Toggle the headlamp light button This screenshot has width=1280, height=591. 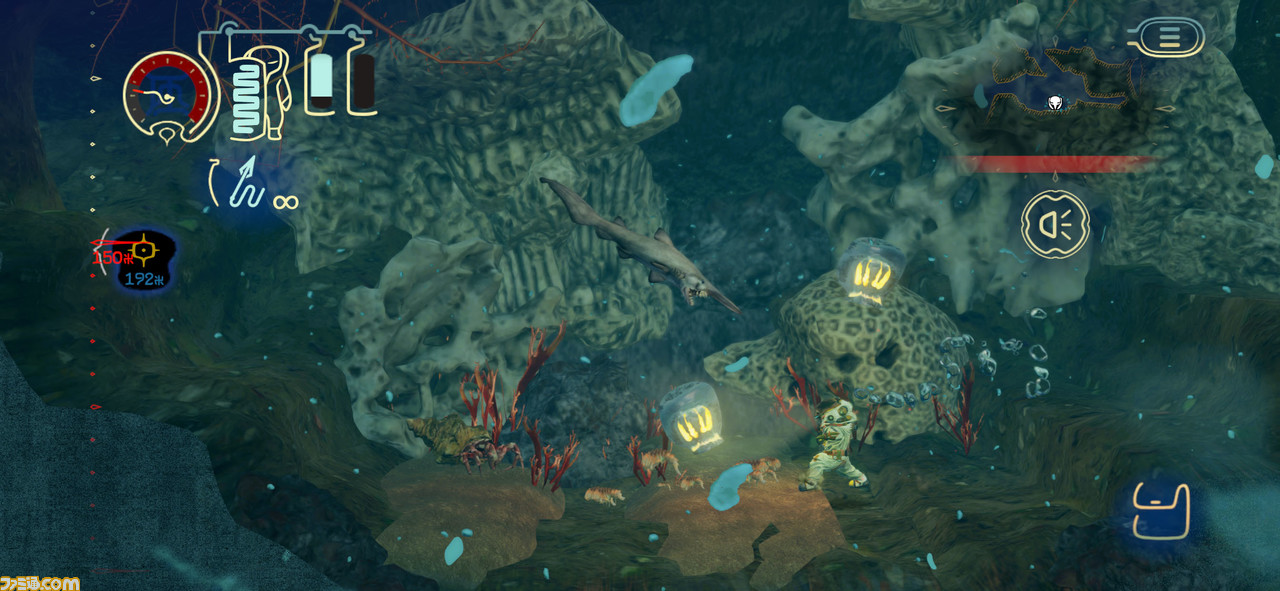point(1055,224)
